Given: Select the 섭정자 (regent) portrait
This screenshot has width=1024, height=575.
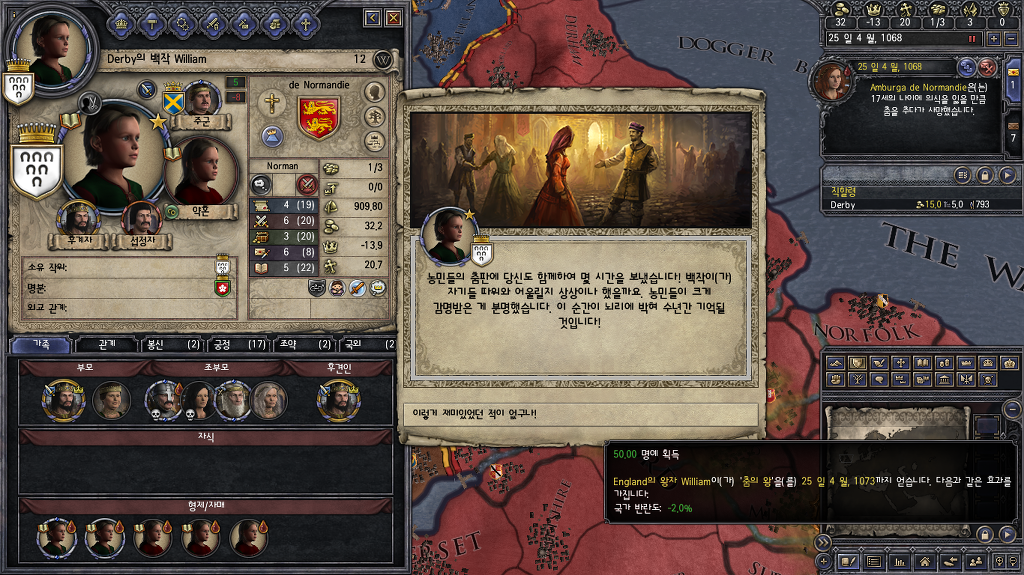Looking at the screenshot, I should click(x=141, y=219).
